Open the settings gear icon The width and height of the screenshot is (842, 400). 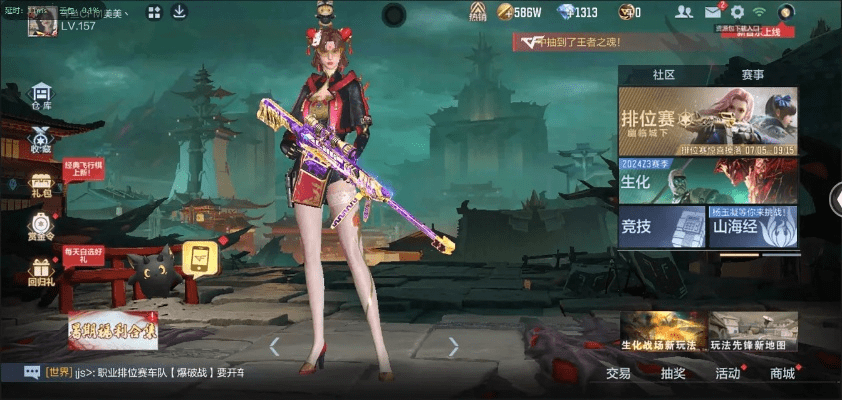click(x=737, y=12)
